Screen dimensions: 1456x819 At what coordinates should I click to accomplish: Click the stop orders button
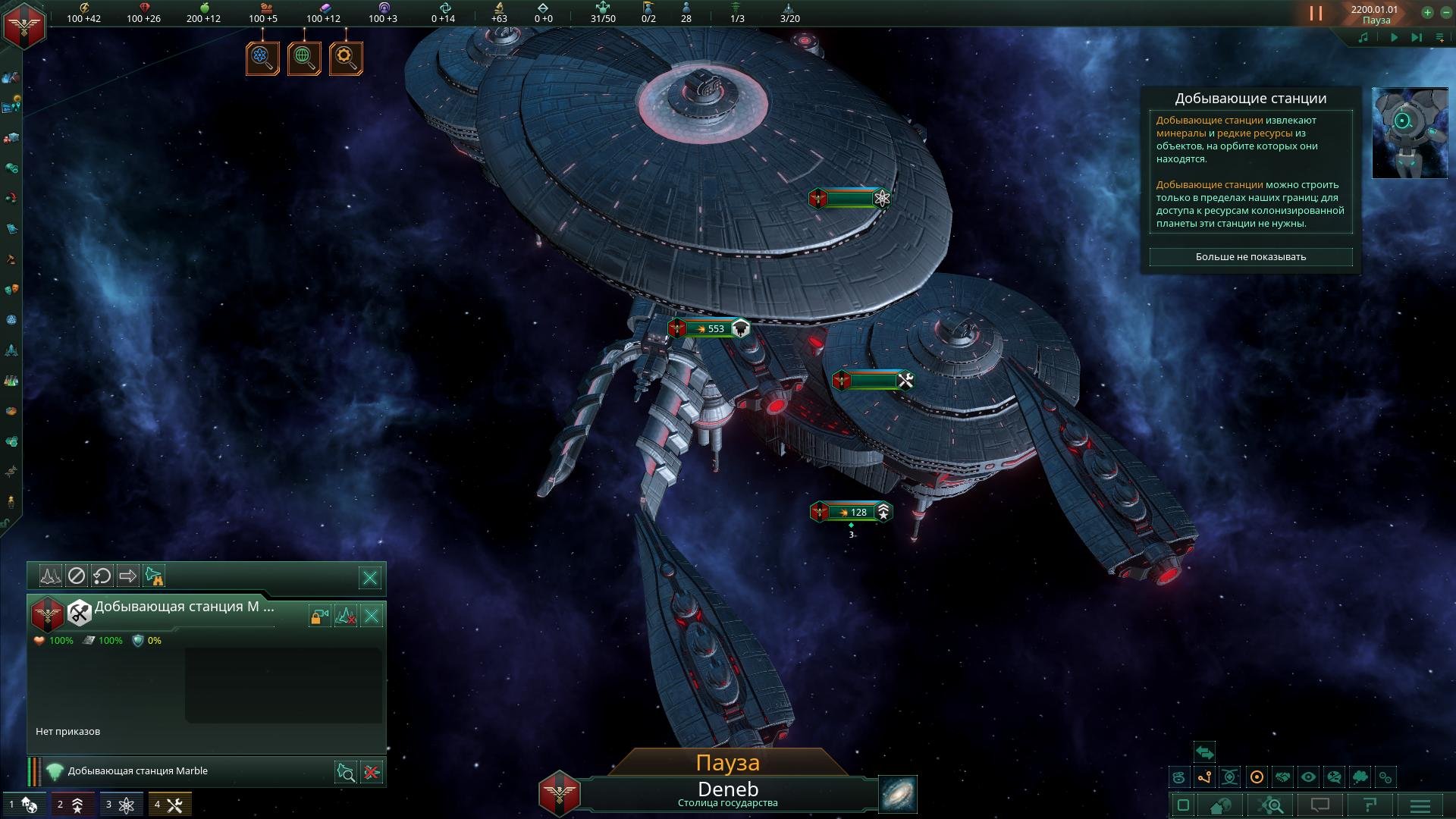pyautogui.click(x=77, y=576)
